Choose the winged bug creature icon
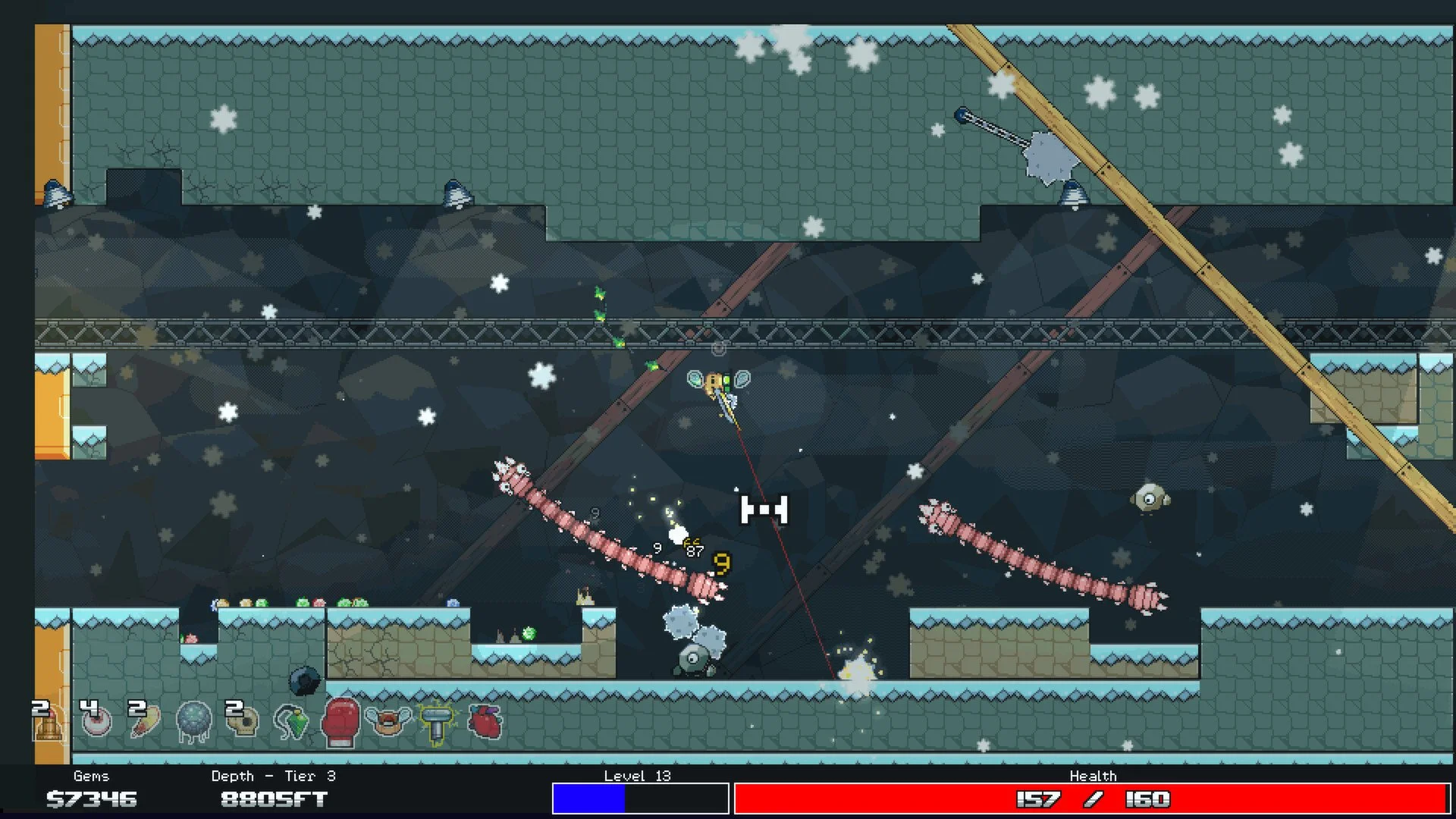The image size is (1456, 819). 388,721
